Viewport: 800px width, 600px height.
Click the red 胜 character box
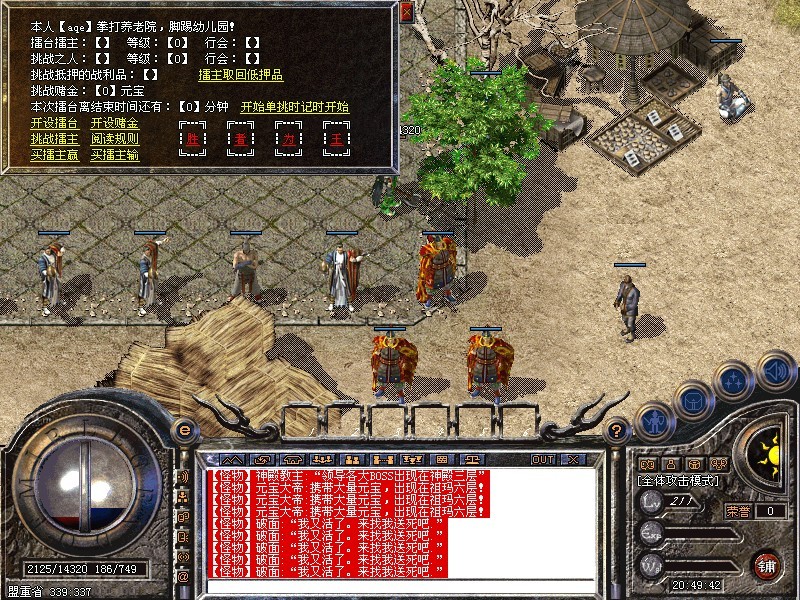192,139
